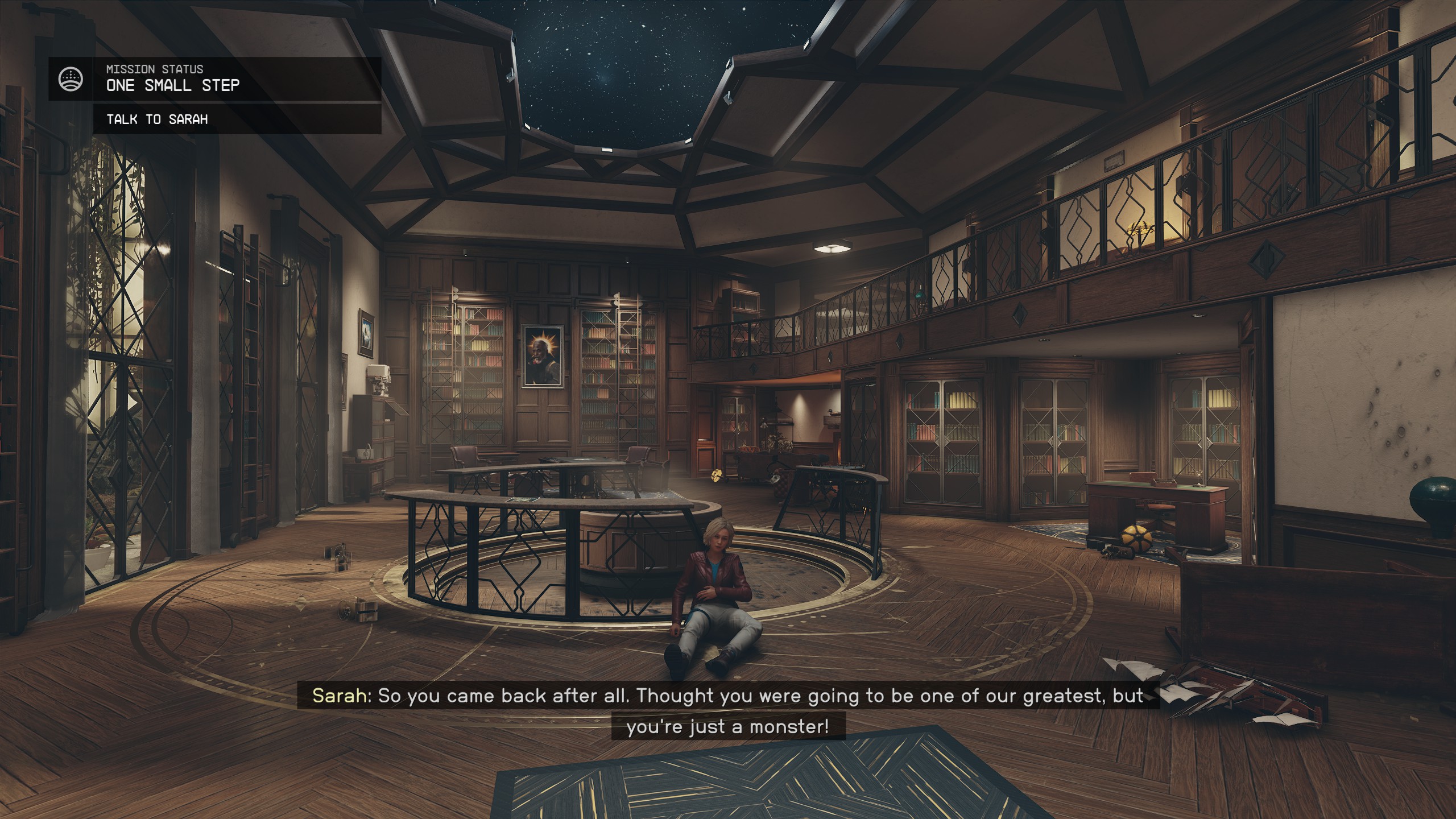Viewport: 1456px width, 819px height.
Task: Open the One Small Step mission tracker
Action: point(173,85)
